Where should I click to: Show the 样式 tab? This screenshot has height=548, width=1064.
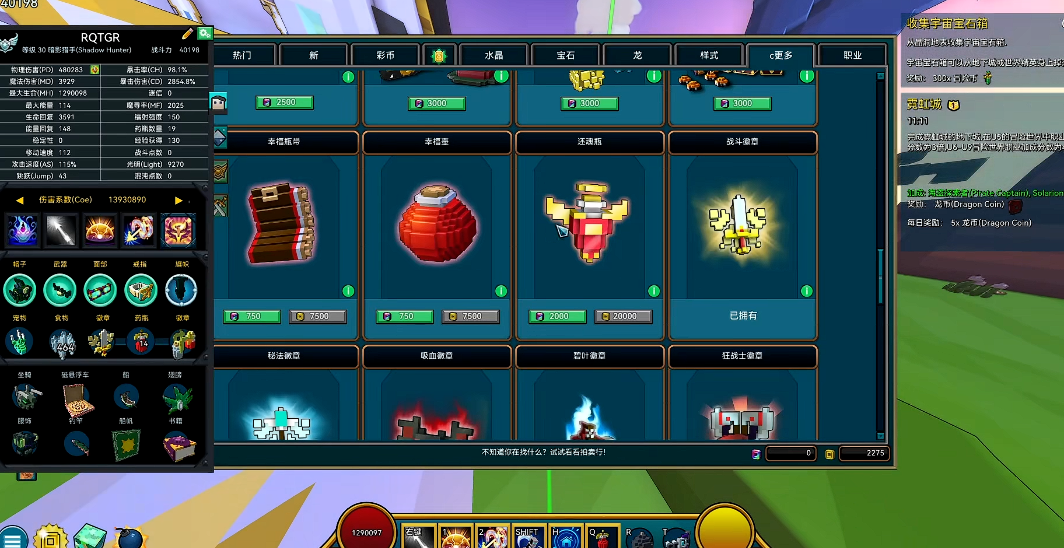click(709, 55)
